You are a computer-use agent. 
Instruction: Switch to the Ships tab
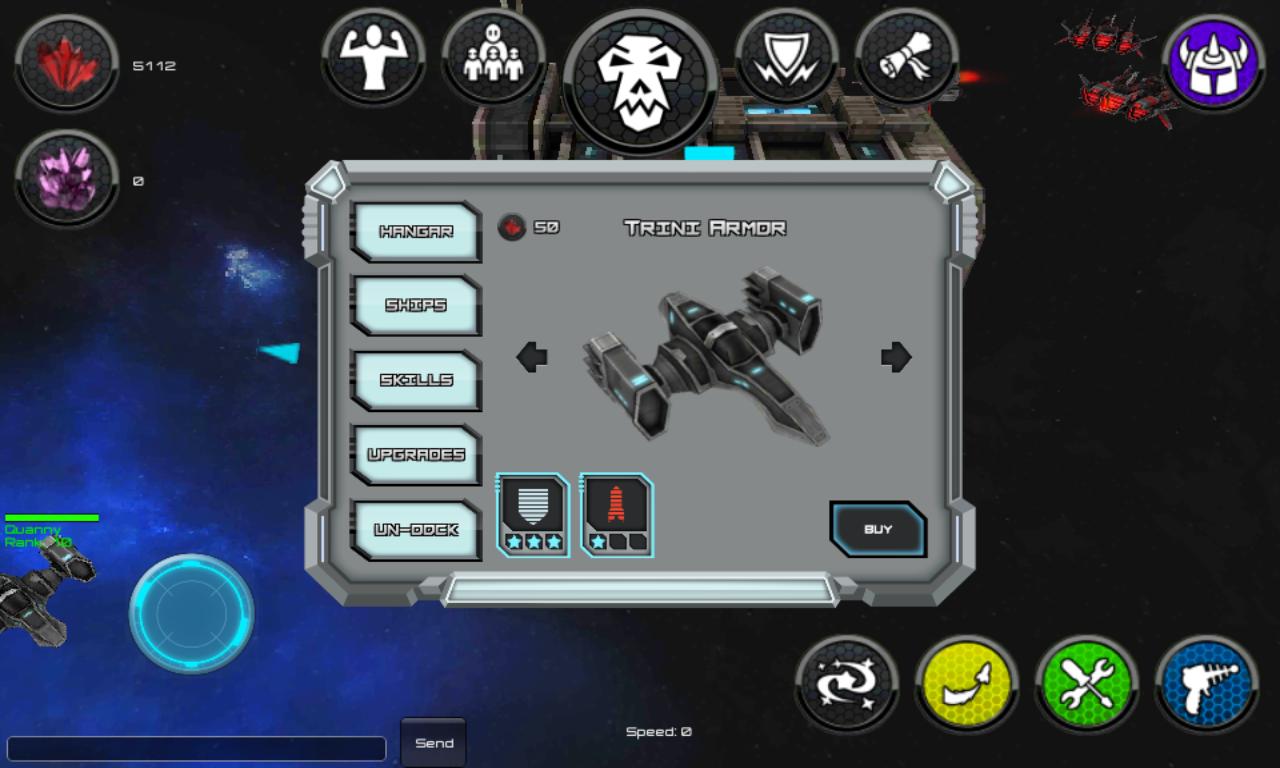point(416,306)
